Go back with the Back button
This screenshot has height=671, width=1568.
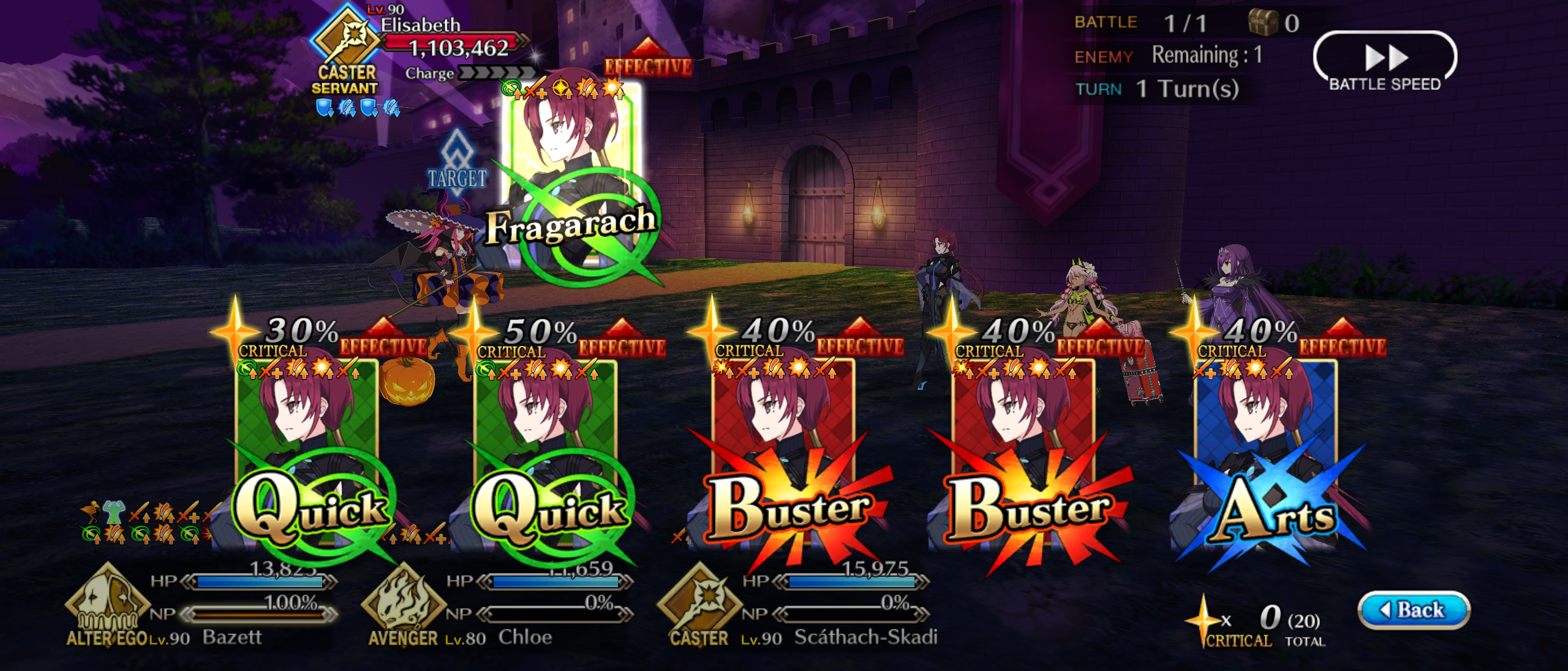tap(1414, 610)
